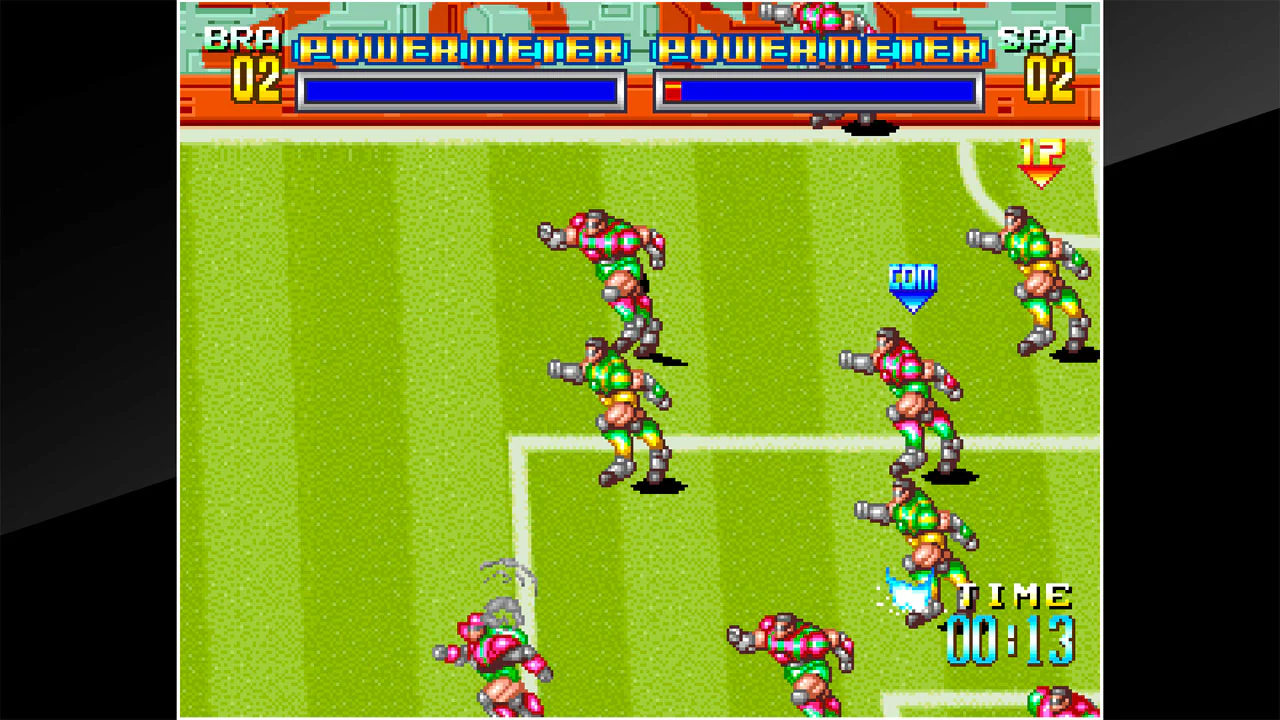Click the TIME label text
Image resolution: width=1280 pixels, height=720 pixels.
tap(1010, 597)
